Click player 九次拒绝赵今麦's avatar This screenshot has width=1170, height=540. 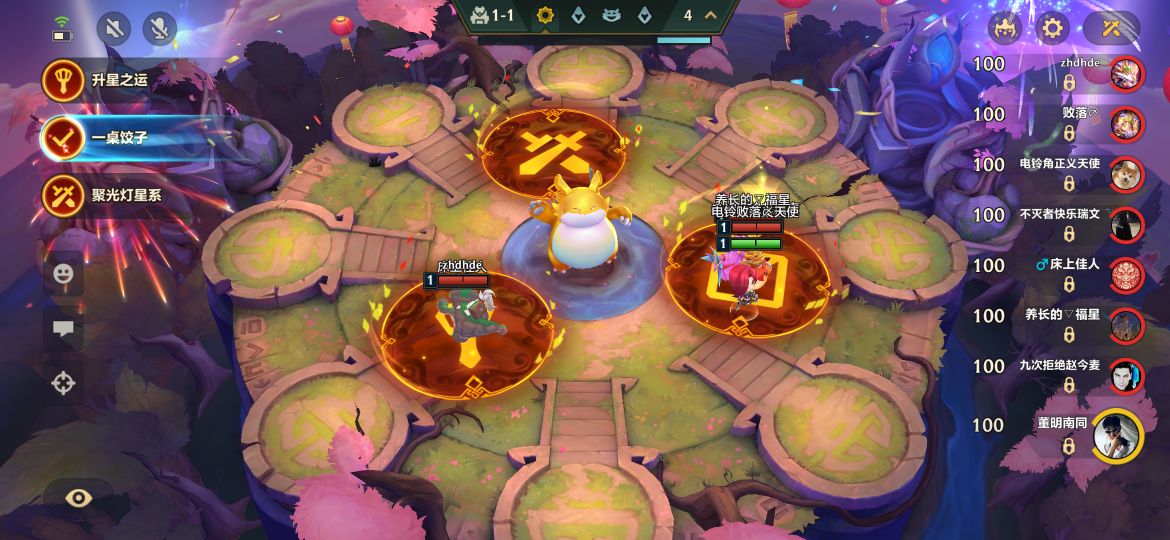(x=1127, y=375)
